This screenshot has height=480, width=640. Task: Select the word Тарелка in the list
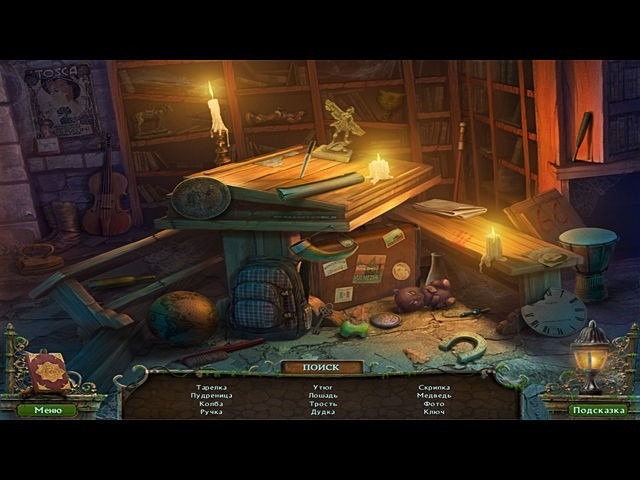(x=211, y=387)
